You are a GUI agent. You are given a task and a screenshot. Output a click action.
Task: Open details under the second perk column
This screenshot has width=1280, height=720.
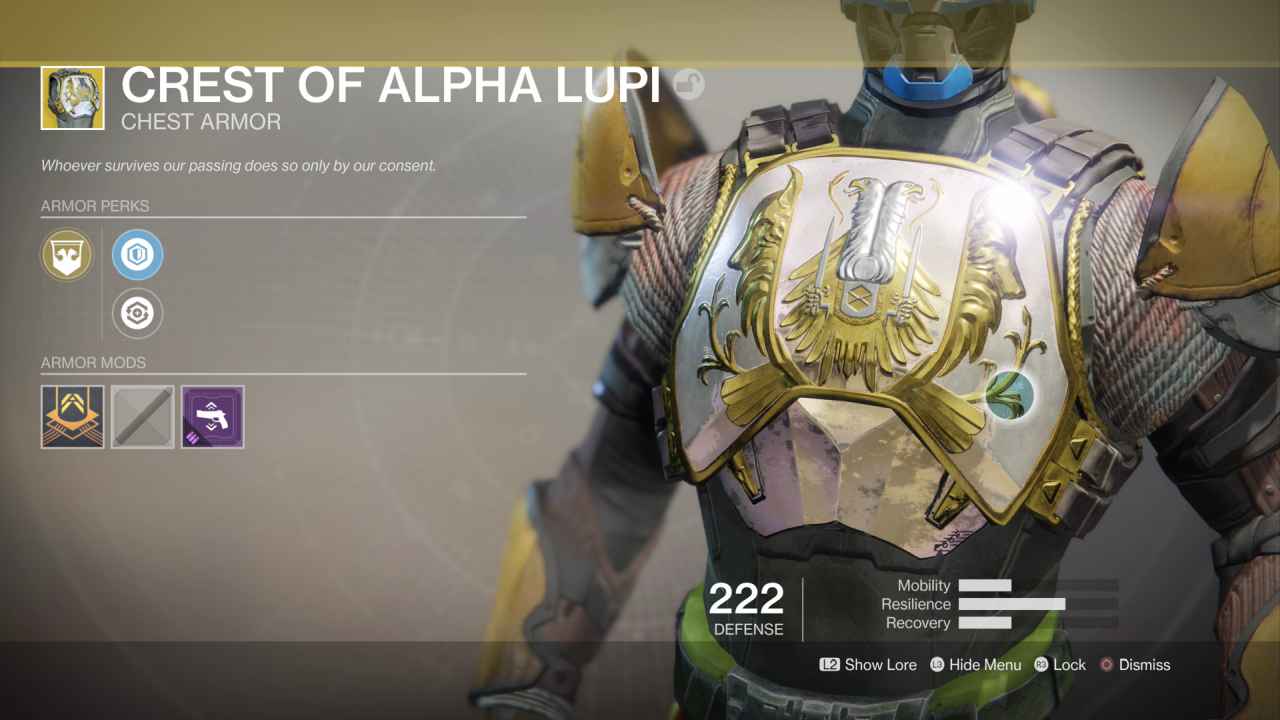[x=137, y=254]
